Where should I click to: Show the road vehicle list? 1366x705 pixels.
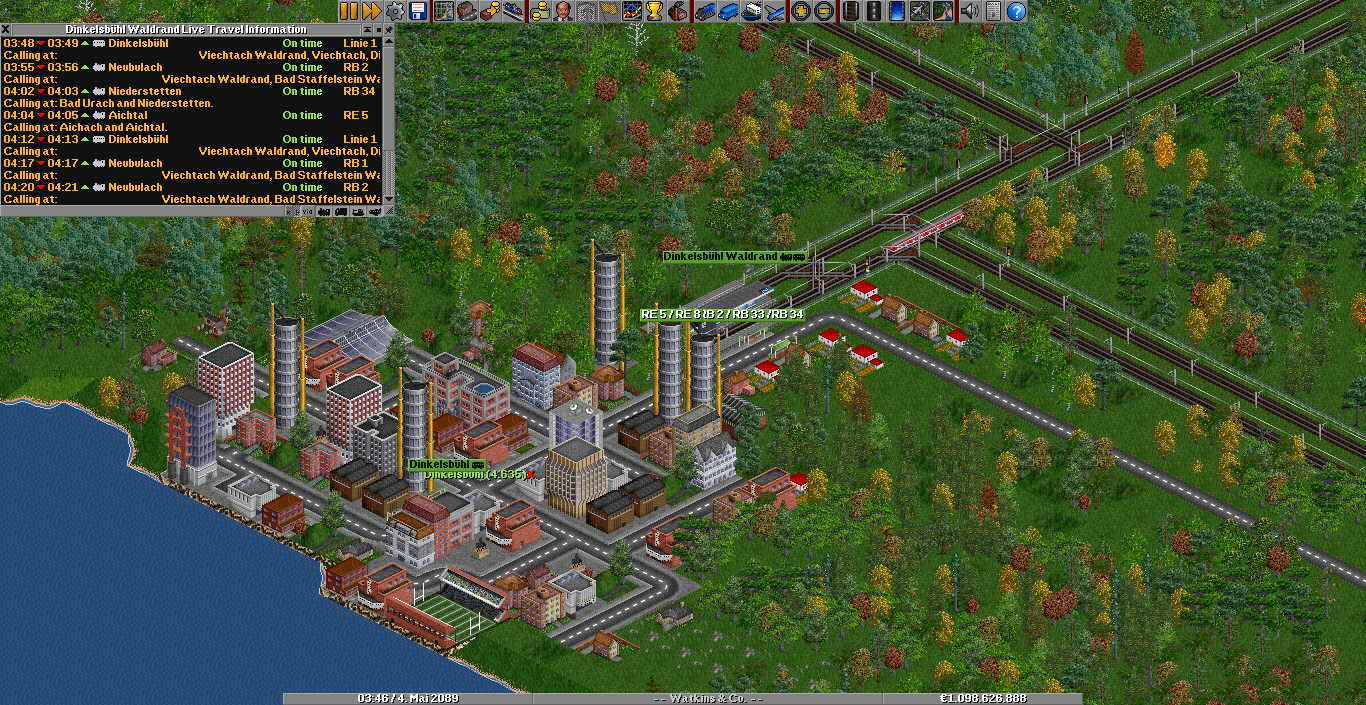tap(727, 11)
